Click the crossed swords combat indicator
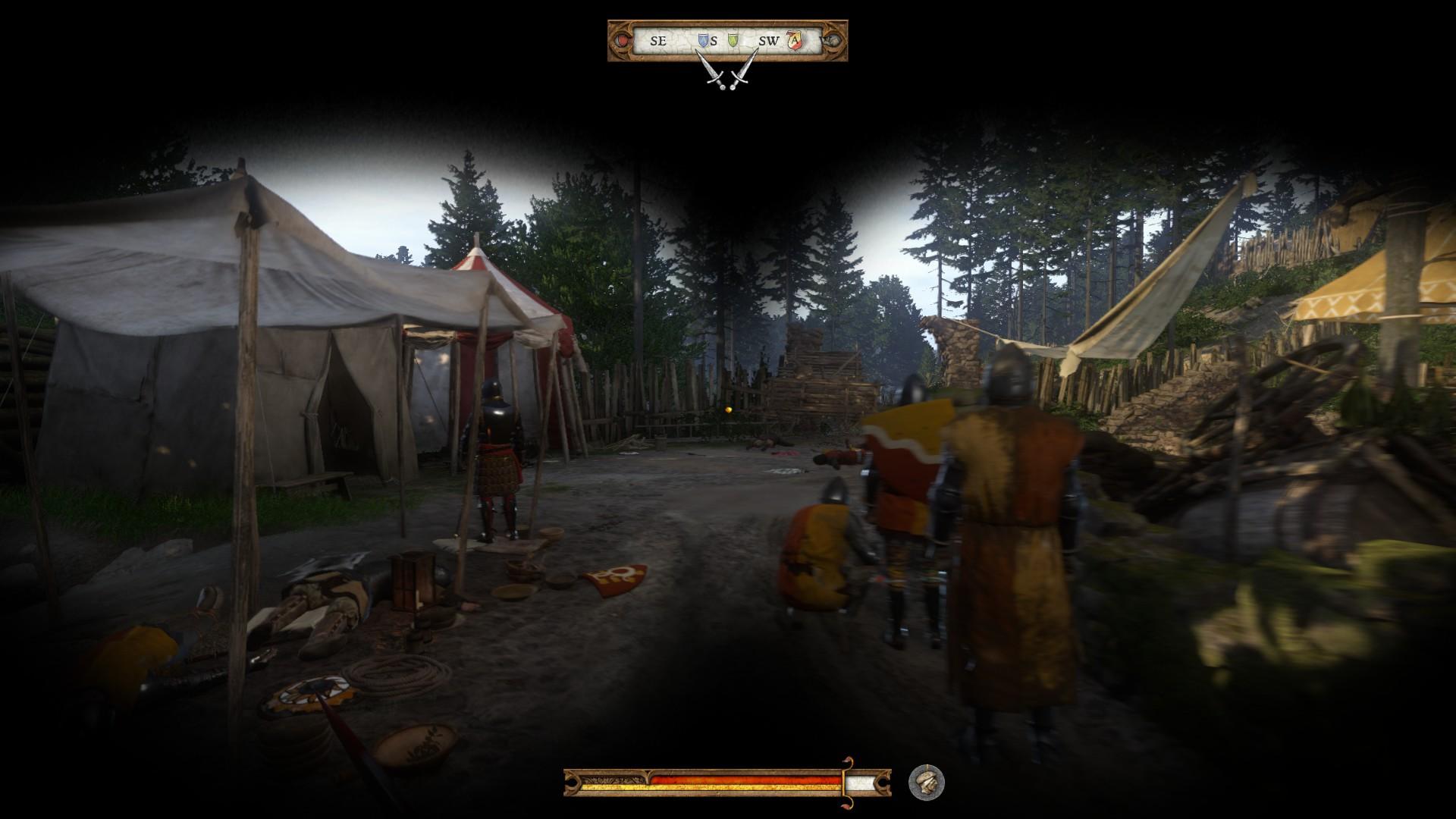Screen dimensions: 1456x819 pyautogui.click(x=728, y=74)
